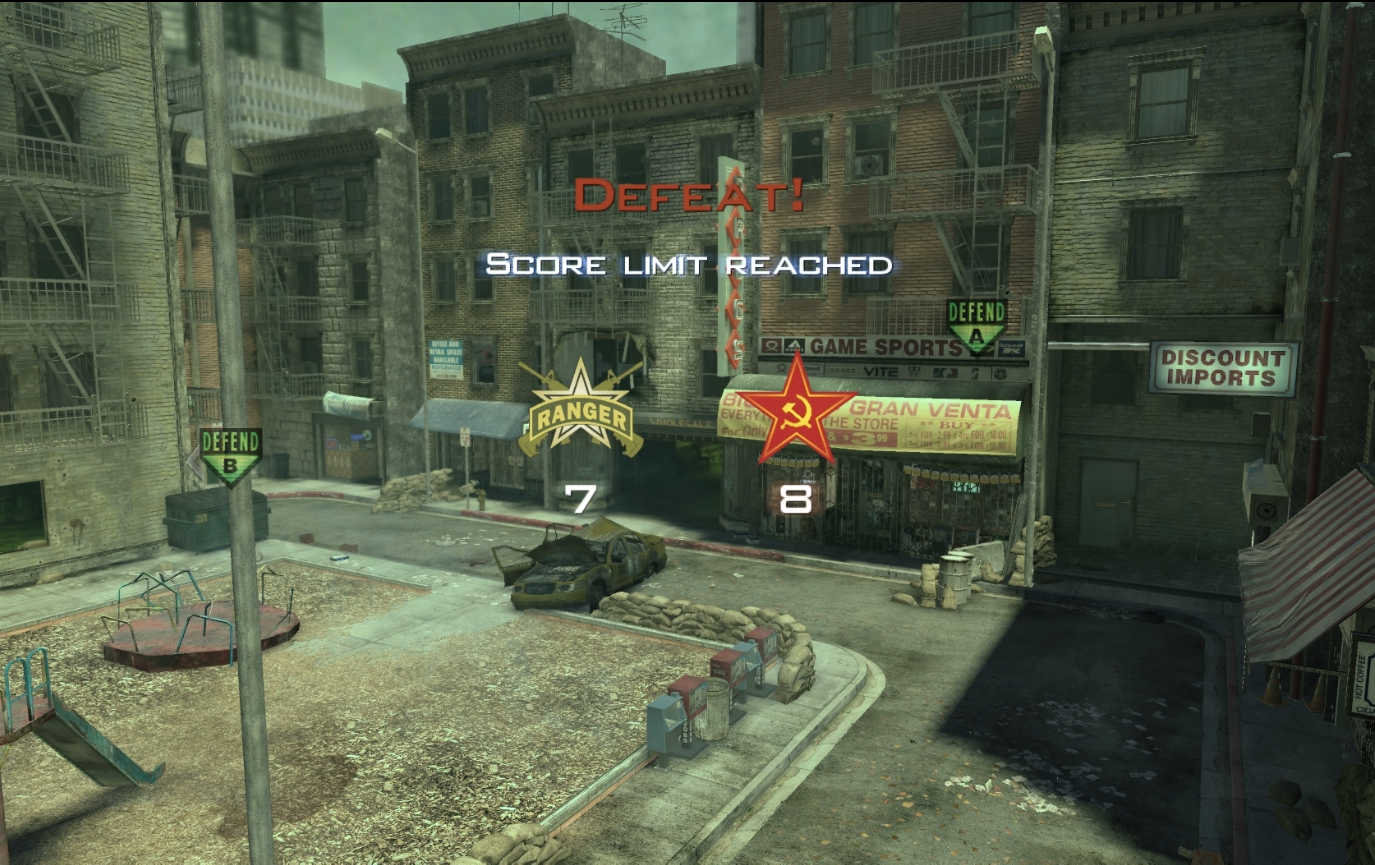The image size is (1375, 865).
Task: Select the red hammer and sickle star emblem
Action: (x=795, y=408)
